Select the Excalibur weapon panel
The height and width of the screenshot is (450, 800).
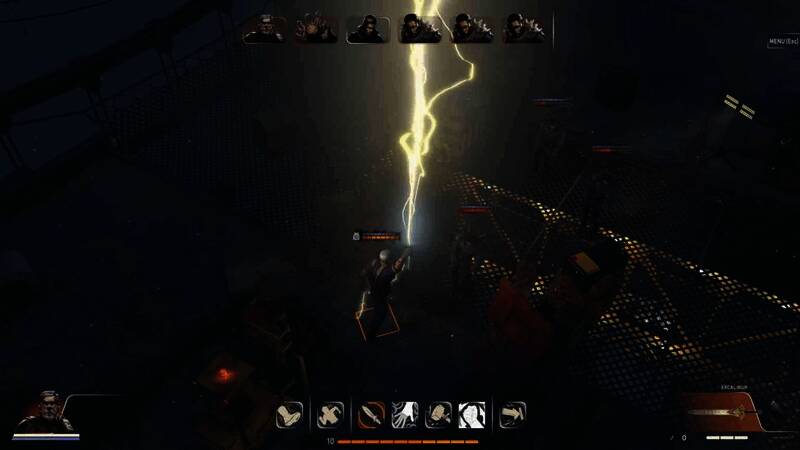click(x=733, y=411)
